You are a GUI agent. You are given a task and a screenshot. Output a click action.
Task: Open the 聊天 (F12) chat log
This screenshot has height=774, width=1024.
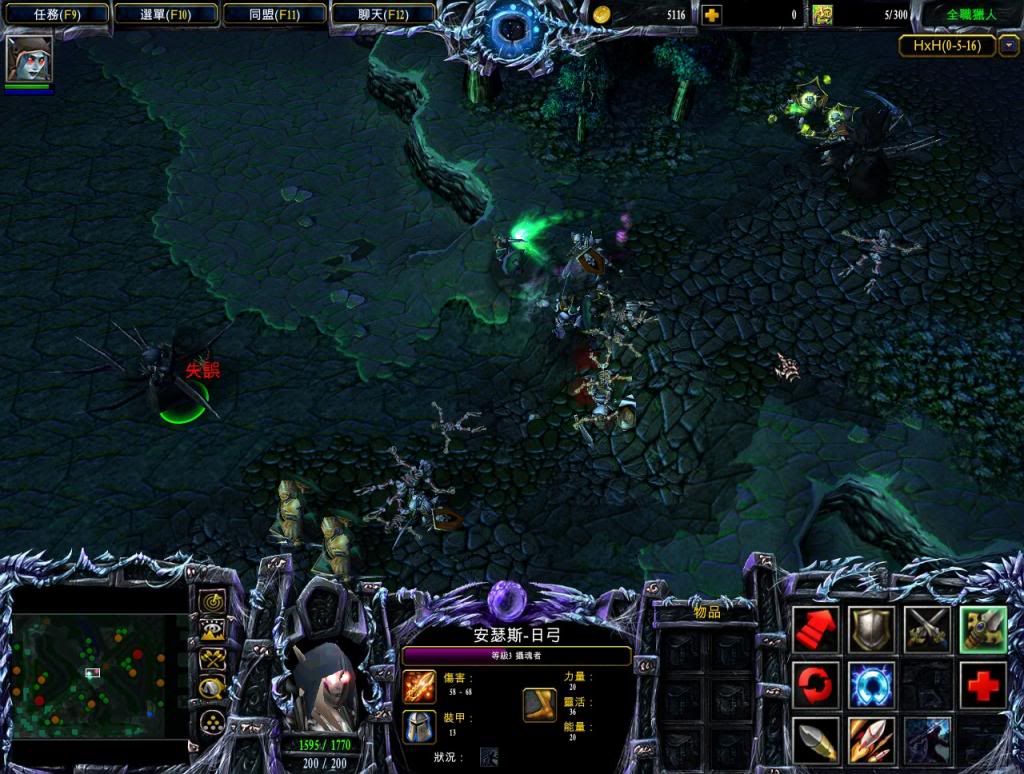coord(383,14)
